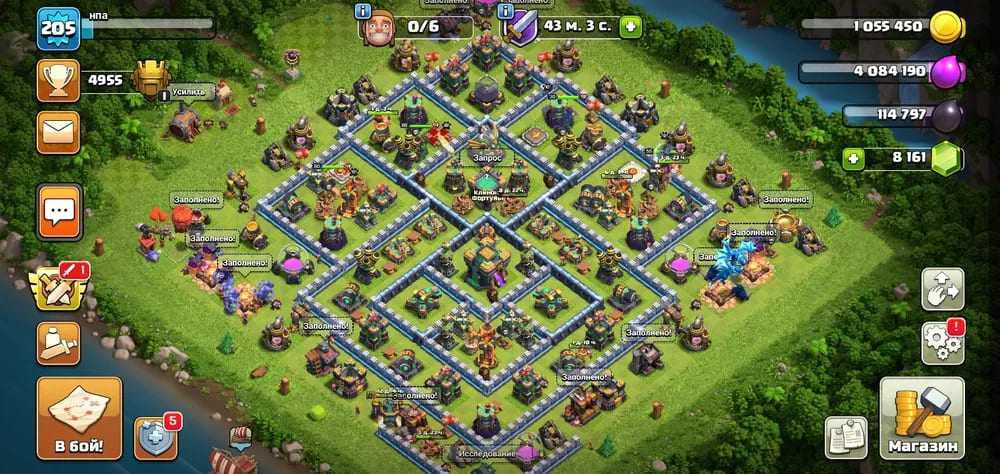Viewport: 1000px width, 474px height.
Task: Add shield time with the green plus button
Action: click(x=630, y=26)
